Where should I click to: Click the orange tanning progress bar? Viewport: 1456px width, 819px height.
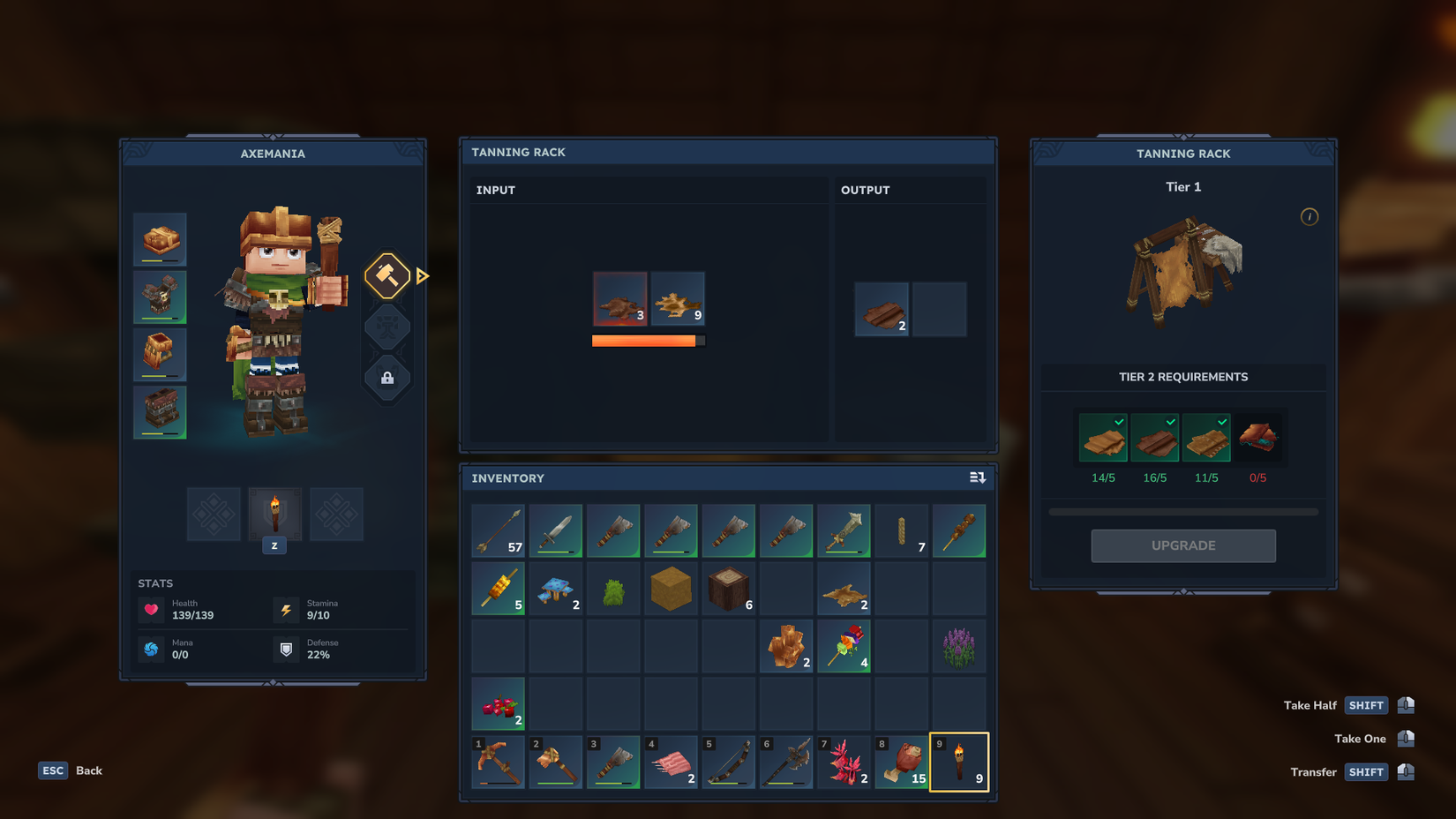click(x=647, y=340)
